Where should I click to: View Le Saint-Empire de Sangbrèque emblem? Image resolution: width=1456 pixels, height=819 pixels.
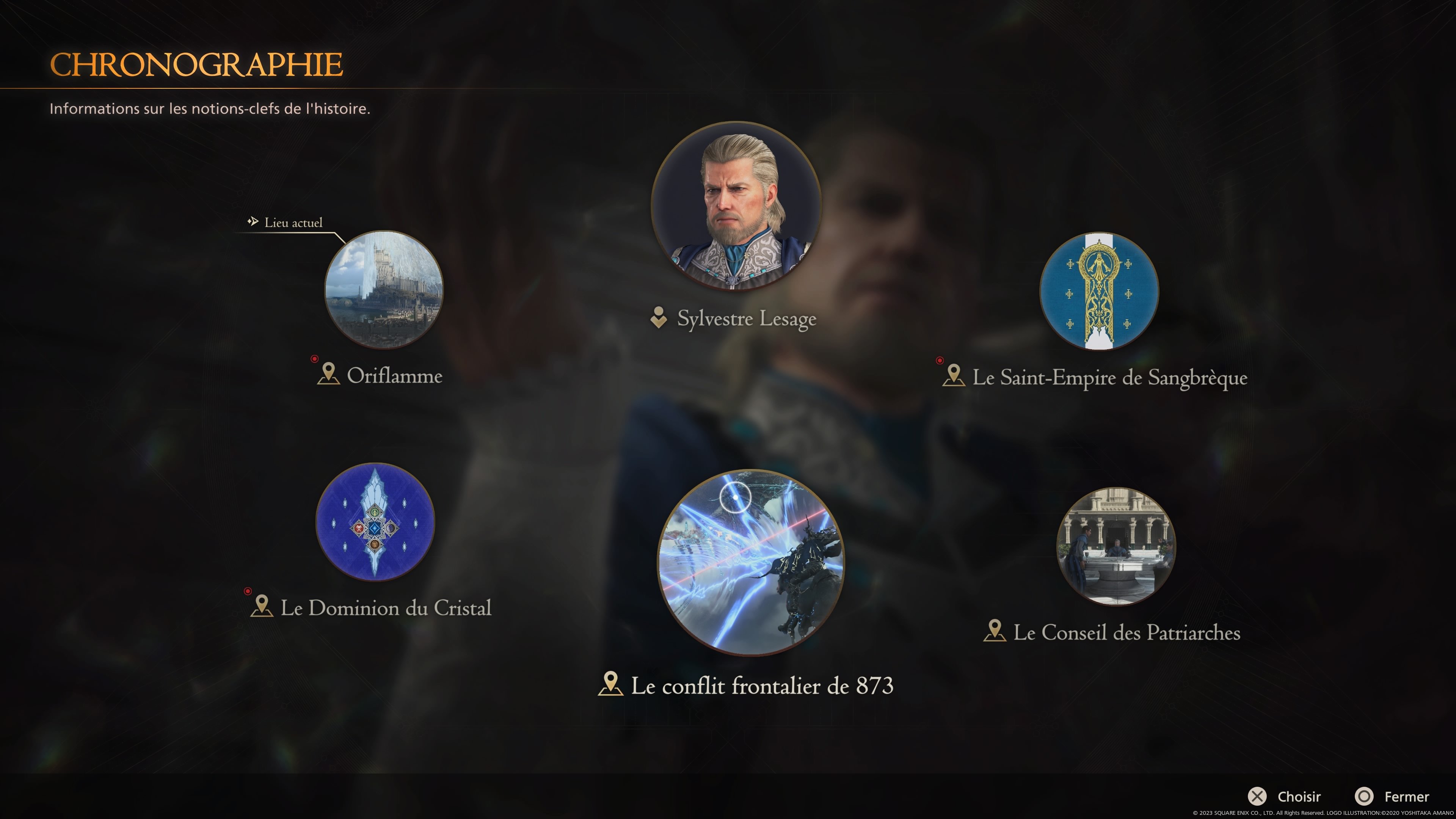[x=1099, y=291]
